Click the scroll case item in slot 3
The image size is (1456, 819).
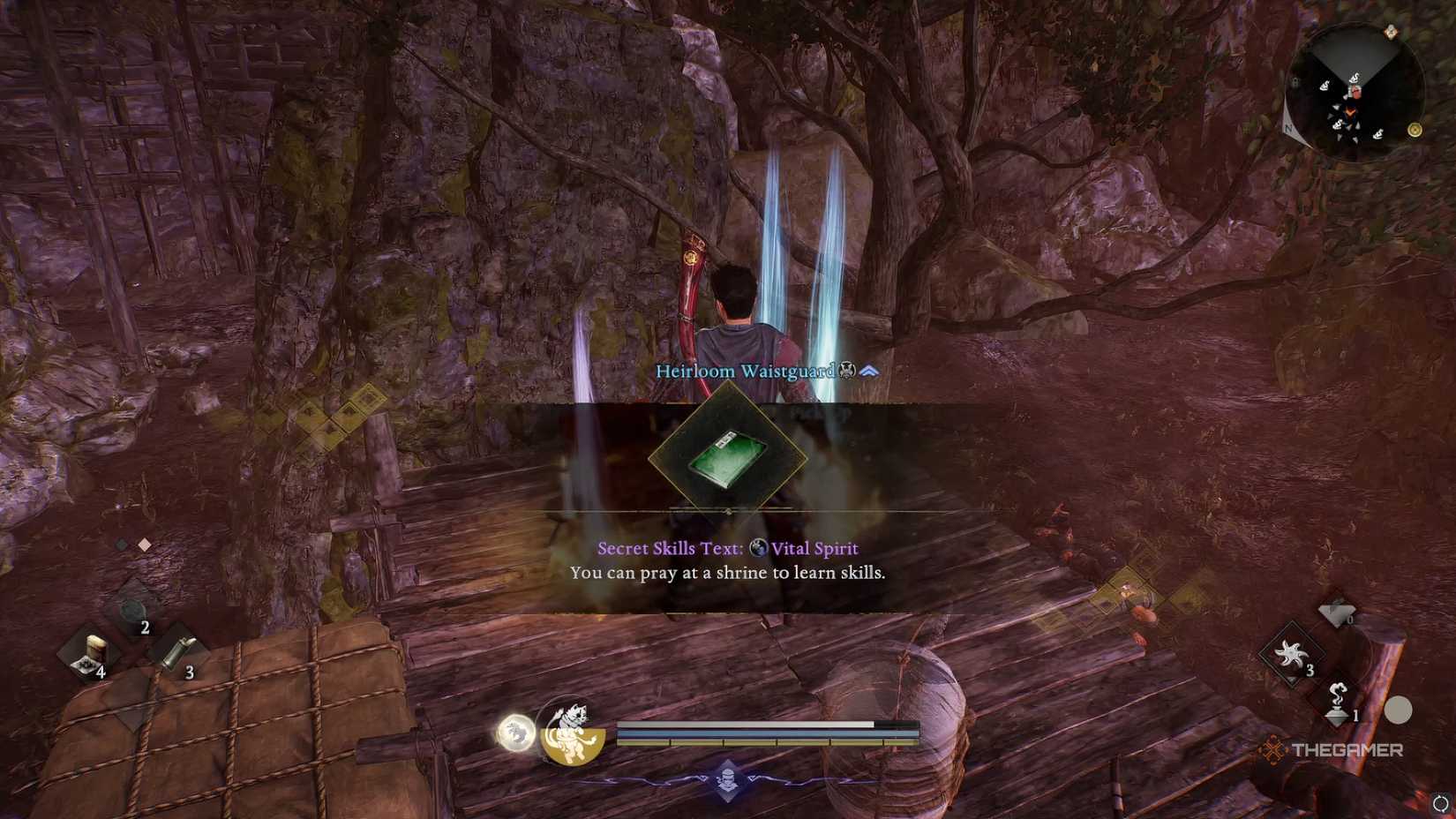(x=178, y=652)
